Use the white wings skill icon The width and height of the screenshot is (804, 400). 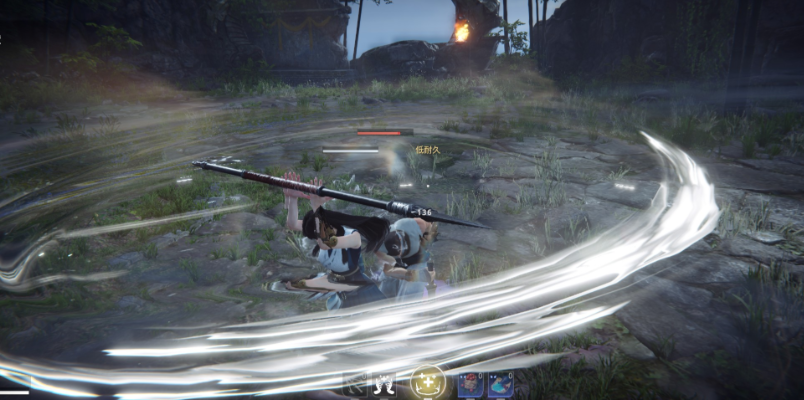point(385,384)
